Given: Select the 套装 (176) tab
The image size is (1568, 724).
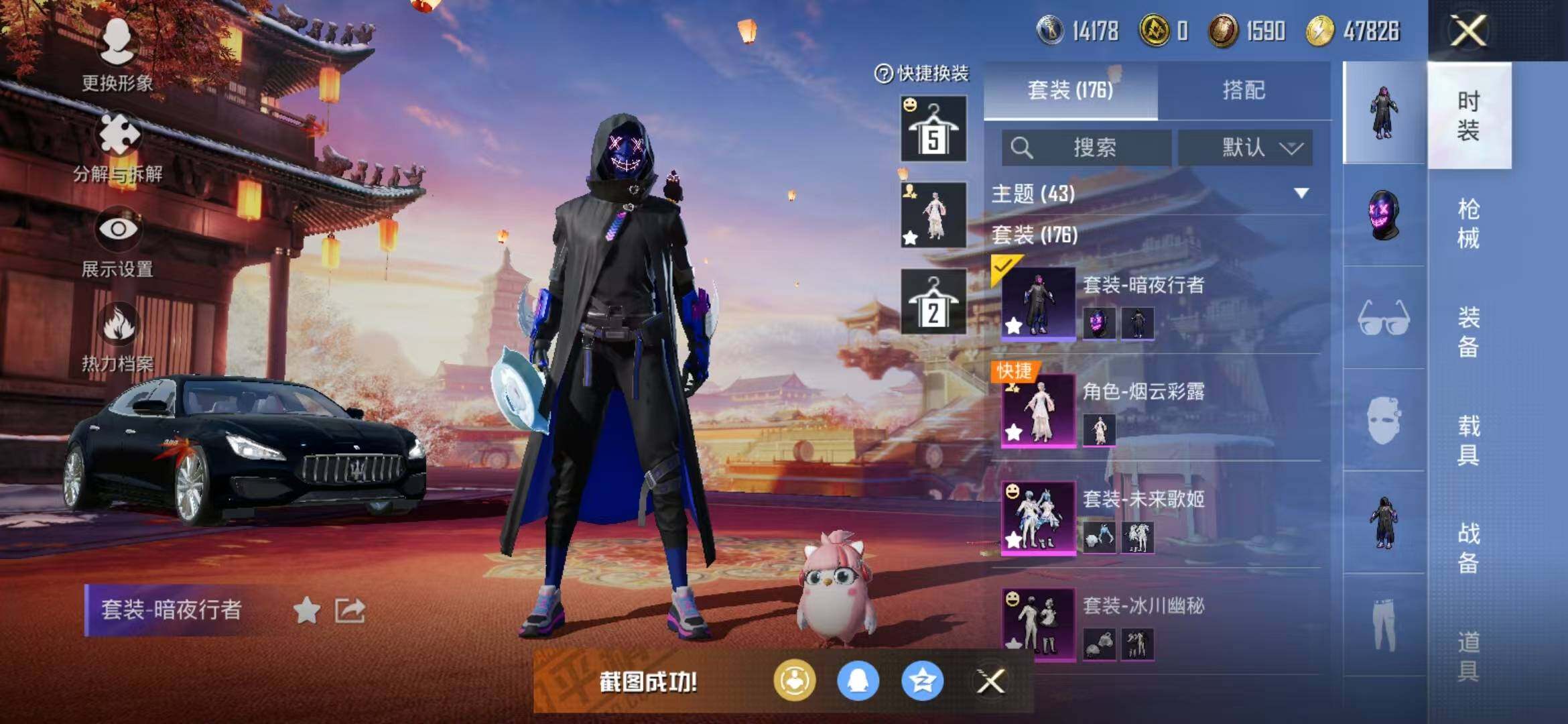Looking at the screenshot, I should click(1070, 90).
